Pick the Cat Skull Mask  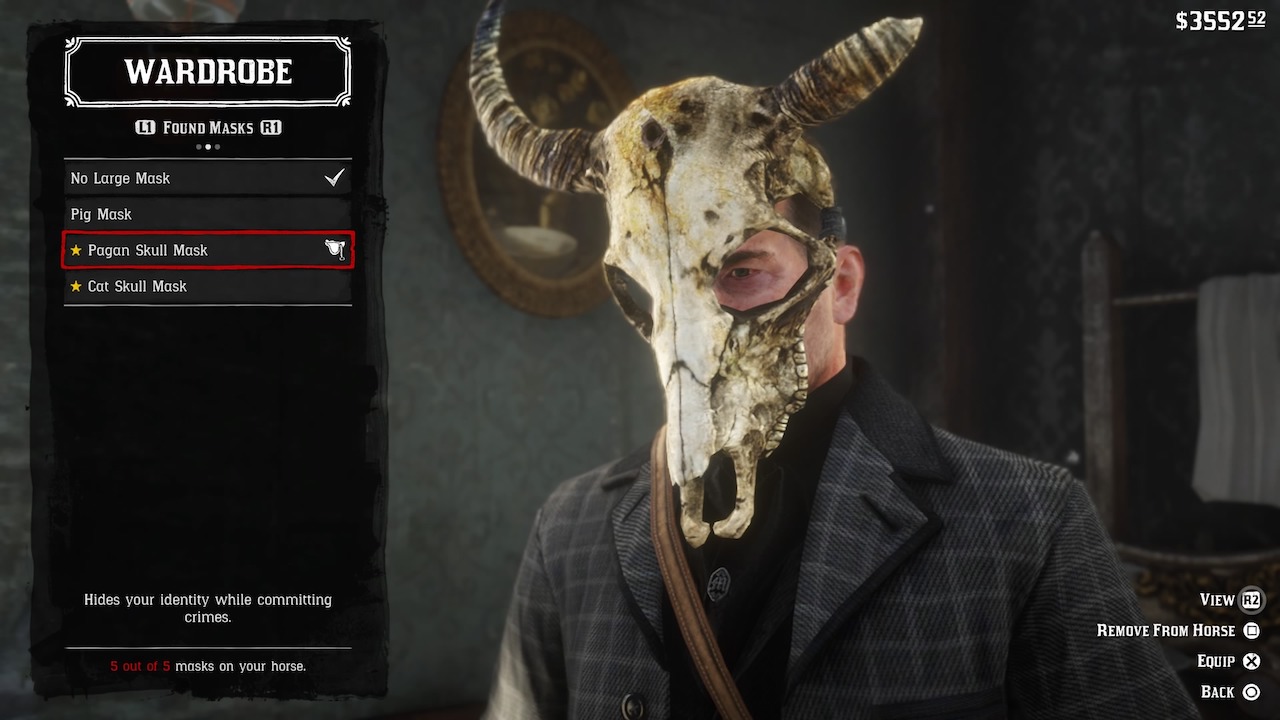click(207, 286)
